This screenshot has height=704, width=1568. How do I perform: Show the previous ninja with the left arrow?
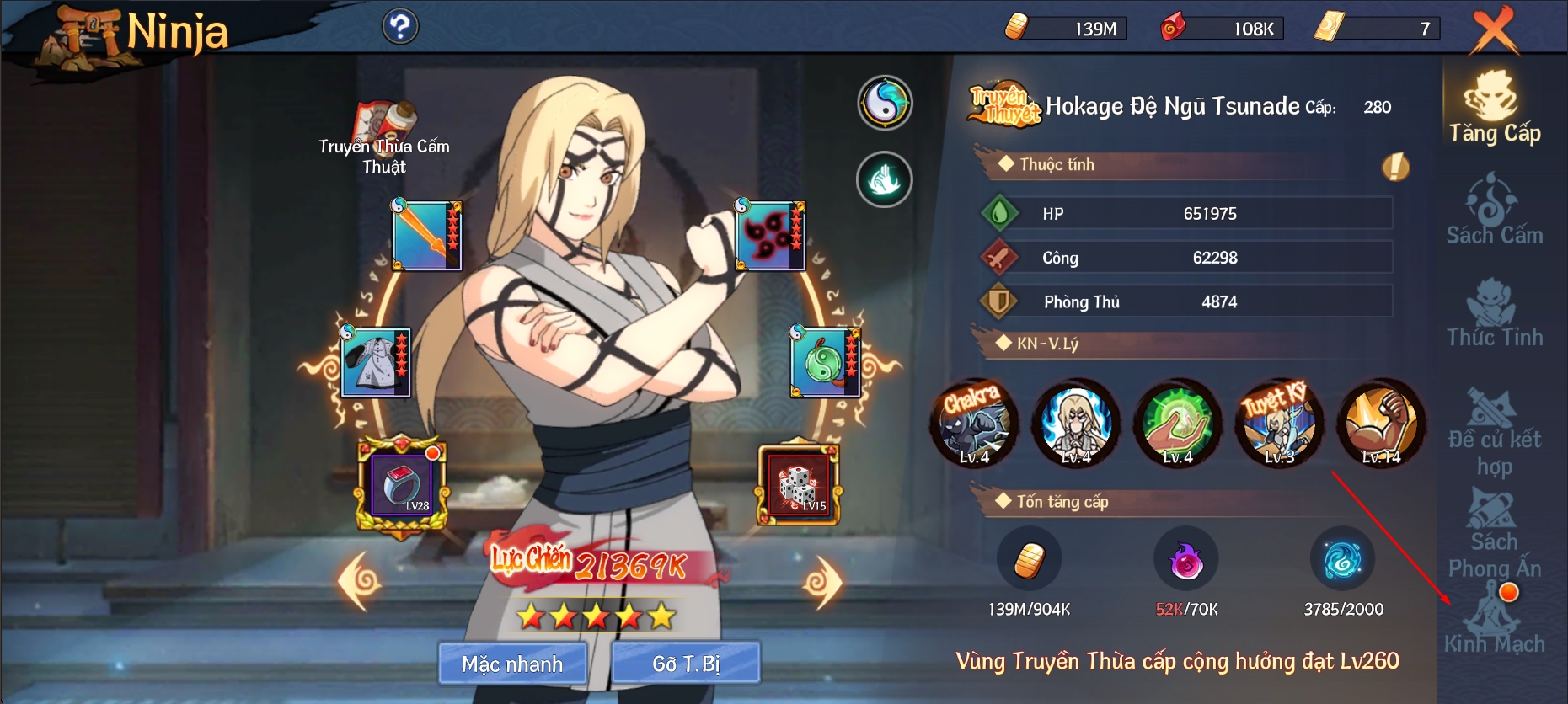click(x=360, y=580)
